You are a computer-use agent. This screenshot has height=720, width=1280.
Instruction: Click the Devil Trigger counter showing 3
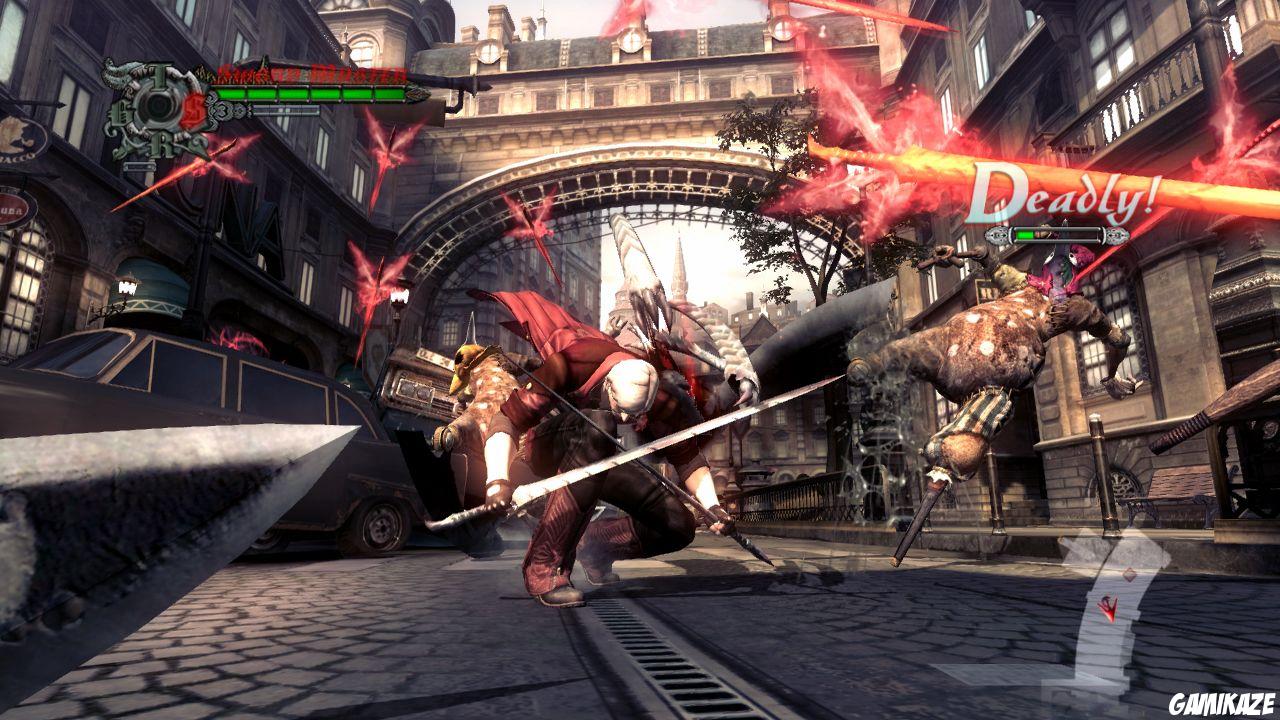222,110
